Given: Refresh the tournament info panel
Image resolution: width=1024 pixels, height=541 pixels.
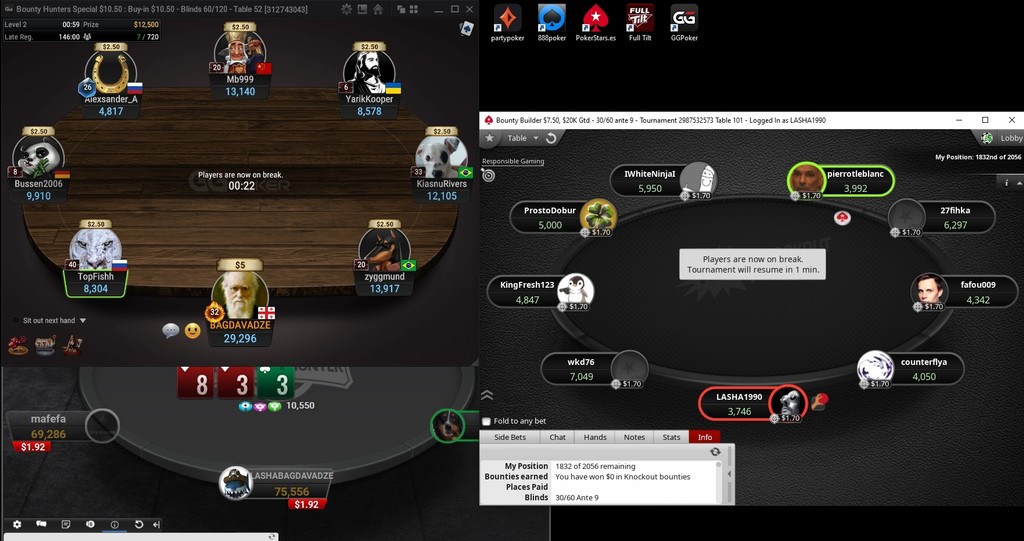Looking at the screenshot, I should pos(715,452).
